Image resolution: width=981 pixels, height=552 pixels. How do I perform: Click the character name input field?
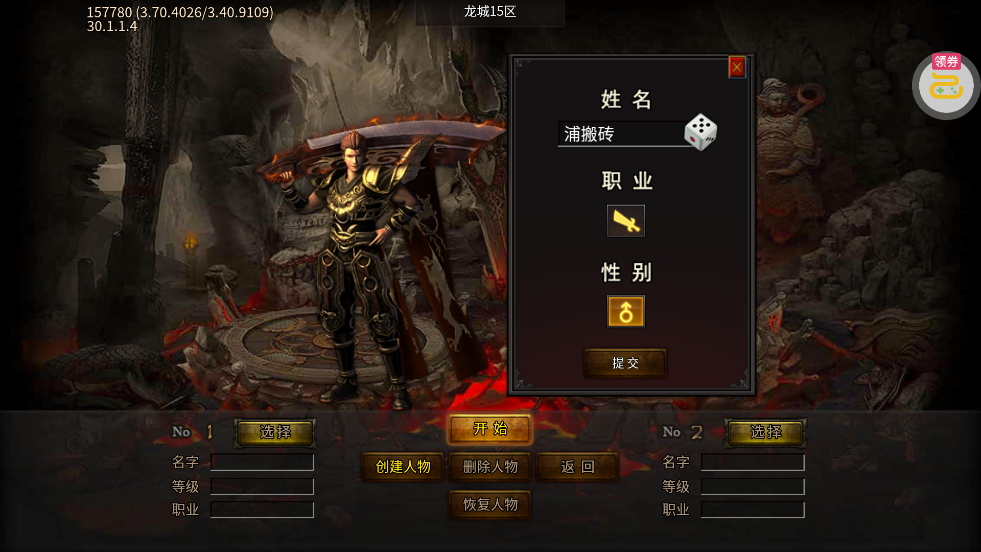tap(620, 134)
